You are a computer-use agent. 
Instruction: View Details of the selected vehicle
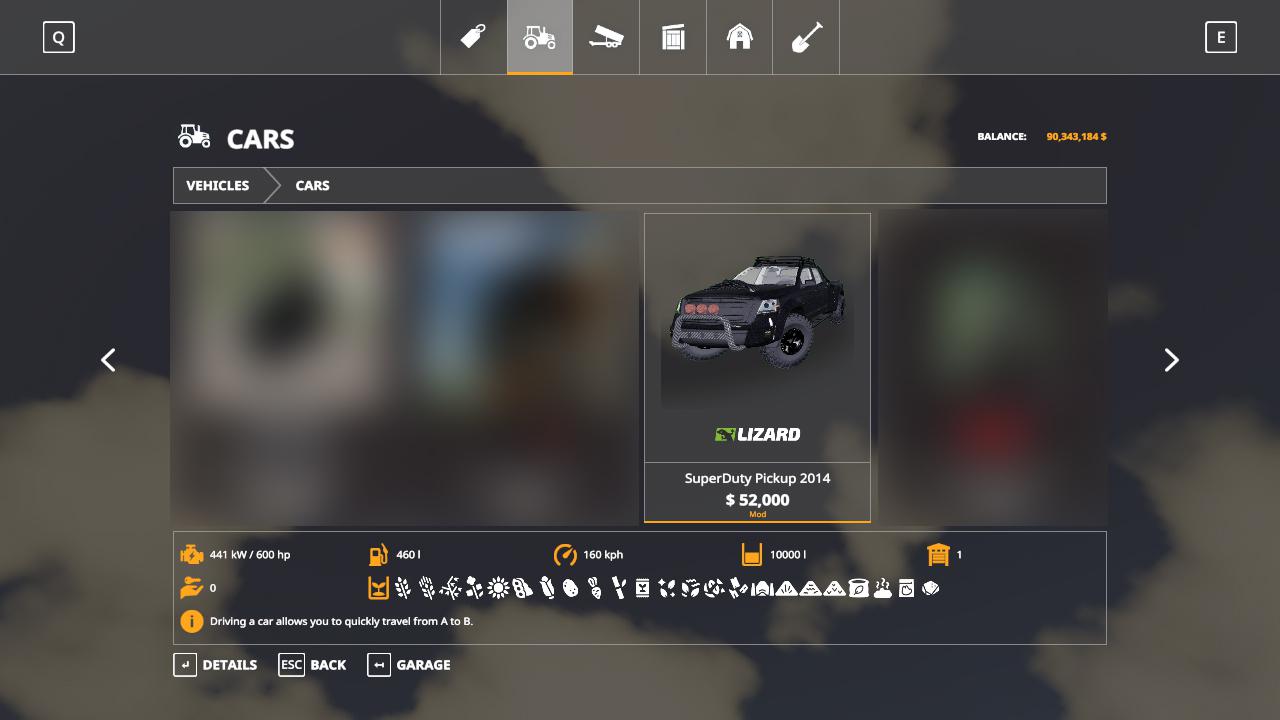point(216,665)
